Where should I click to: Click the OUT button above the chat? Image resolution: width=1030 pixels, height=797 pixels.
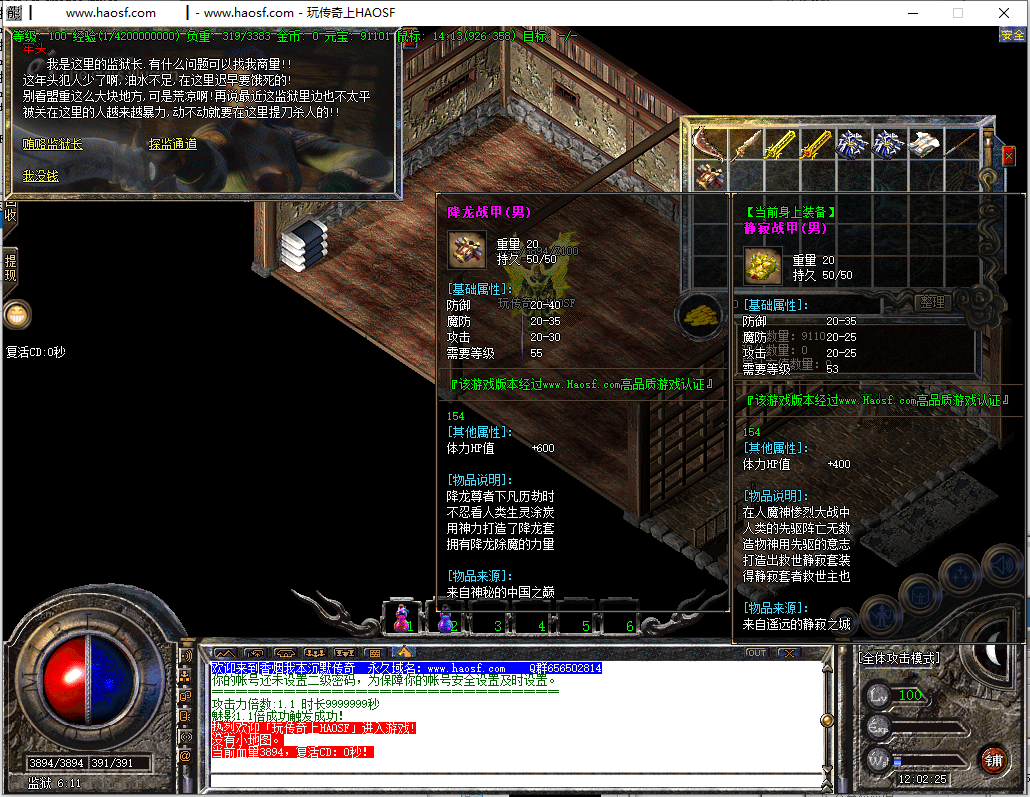pyautogui.click(x=757, y=653)
